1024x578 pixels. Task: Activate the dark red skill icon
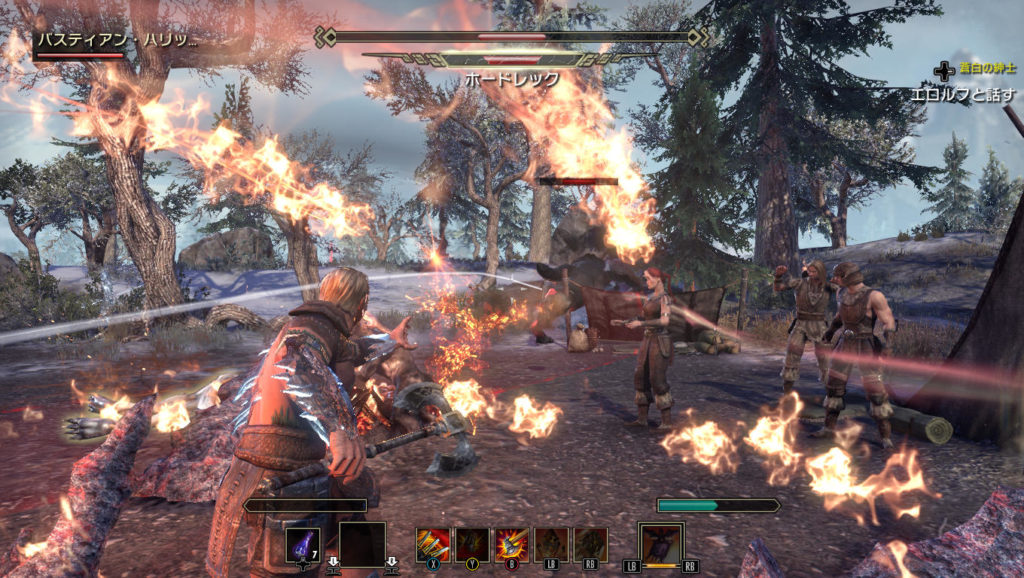tap(472, 545)
